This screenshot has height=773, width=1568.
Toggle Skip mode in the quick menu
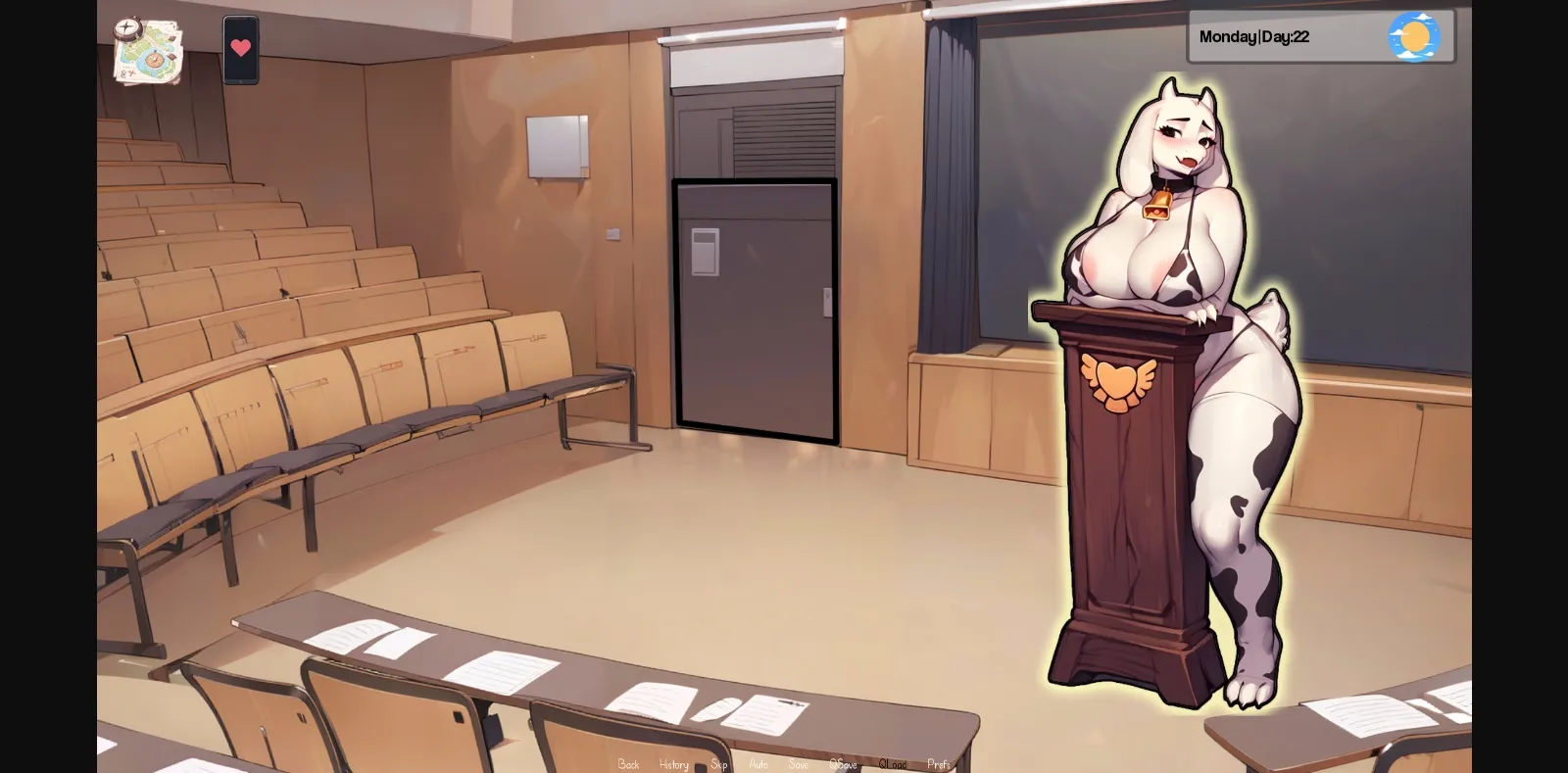(x=717, y=764)
